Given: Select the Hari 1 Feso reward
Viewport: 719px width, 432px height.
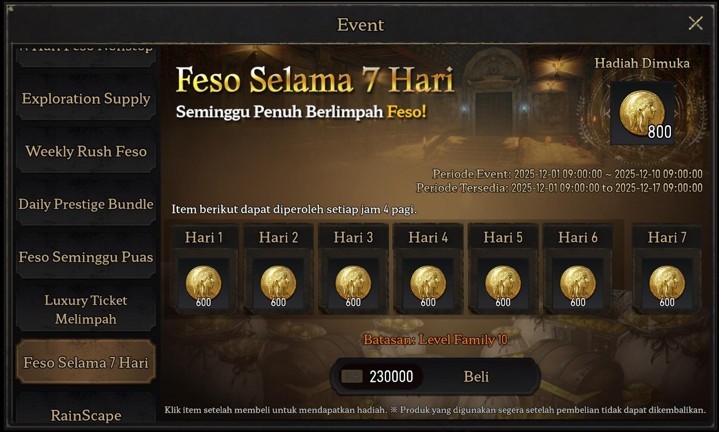Looking at the screenshot, I should coord(204,283).
